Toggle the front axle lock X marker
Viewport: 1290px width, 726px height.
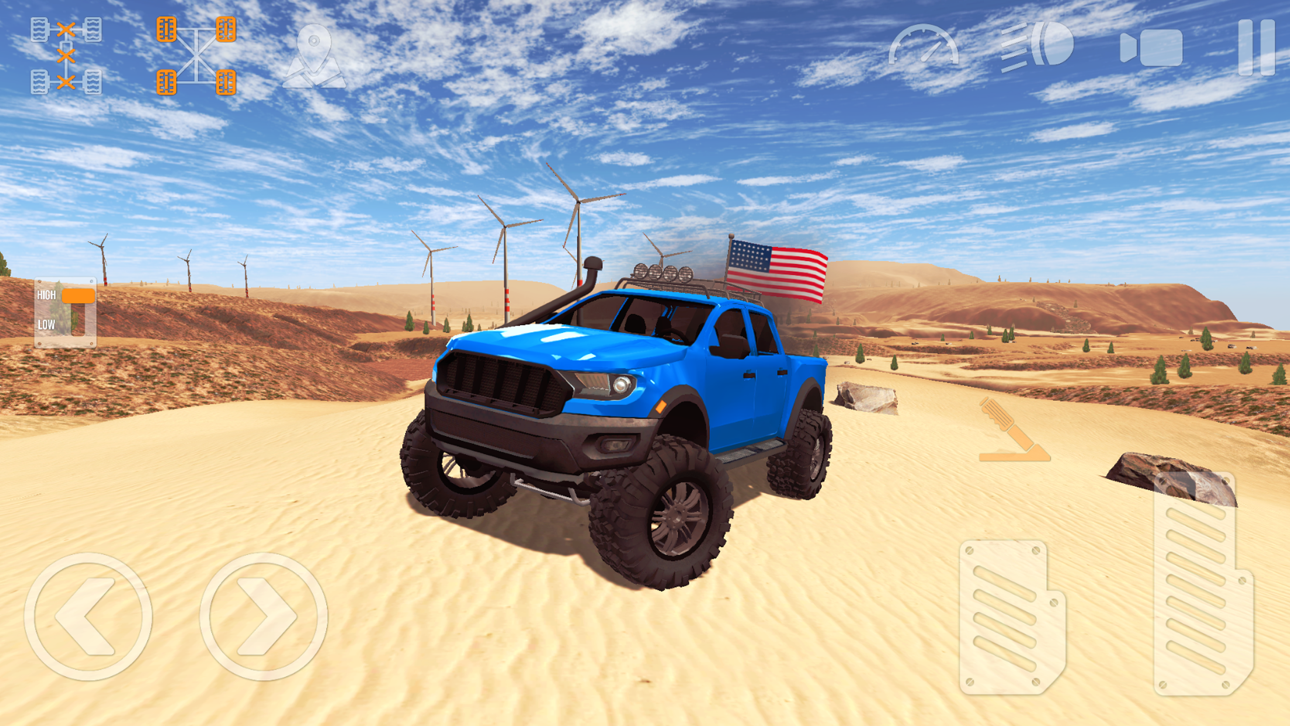[67, 28]
